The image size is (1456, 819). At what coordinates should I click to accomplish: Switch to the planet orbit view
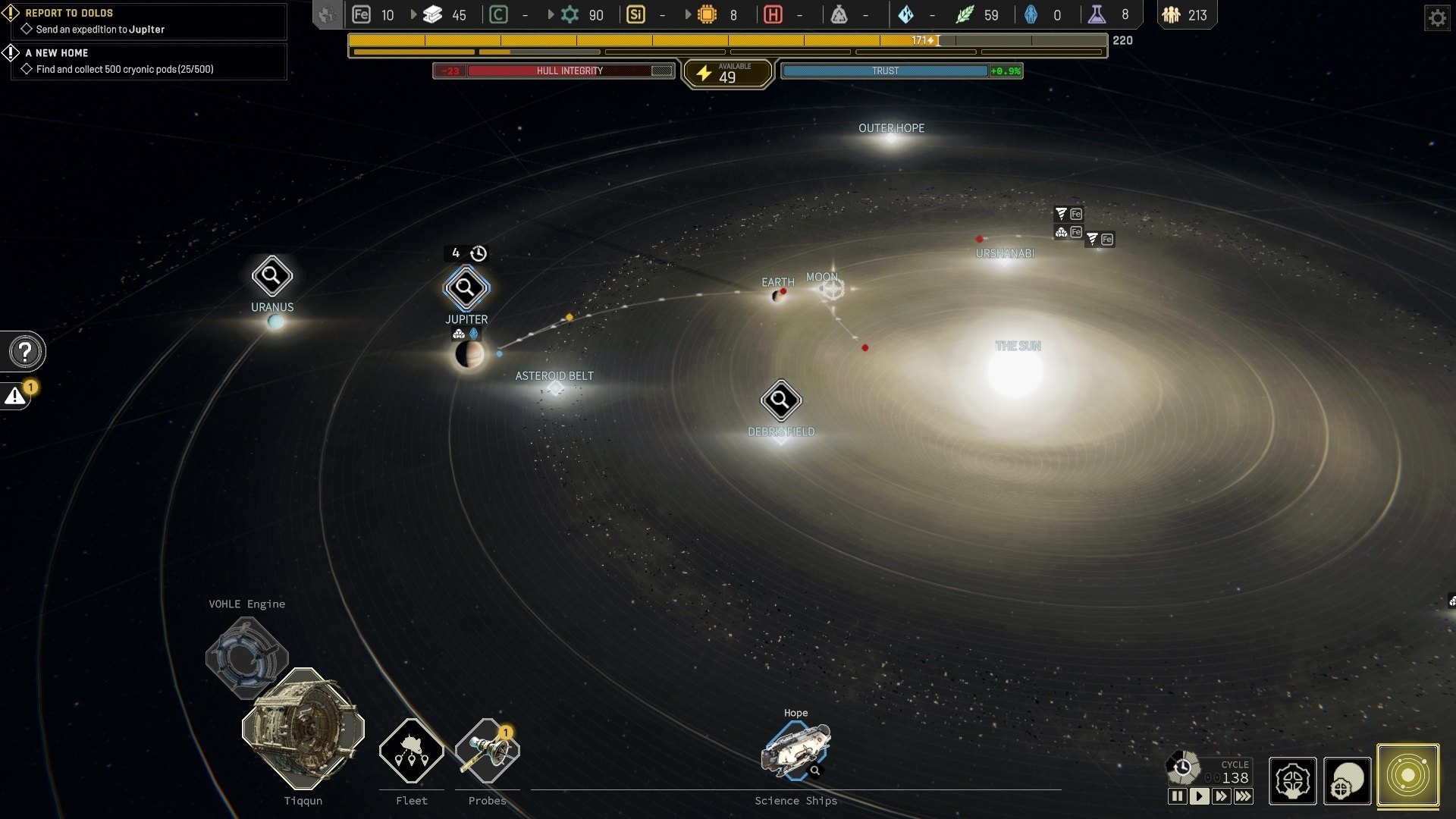tap(1348, 780)
